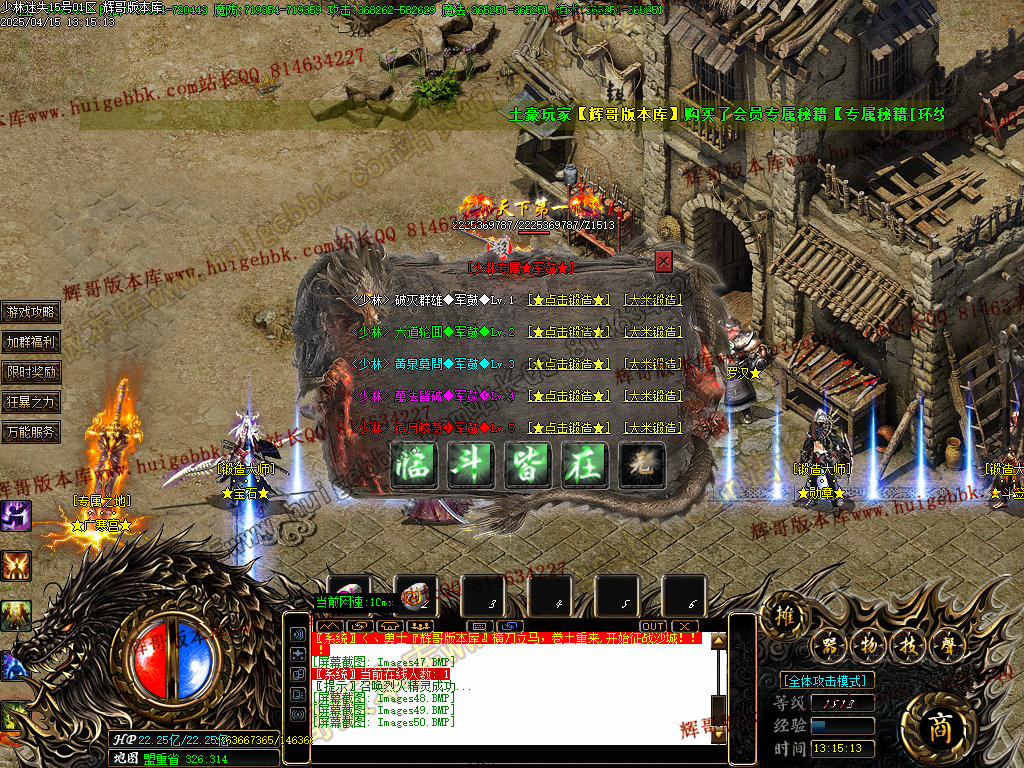1024x768 pixels.
Task: Open the 万能服务 services menu
Action: click(x=31, y=432)
